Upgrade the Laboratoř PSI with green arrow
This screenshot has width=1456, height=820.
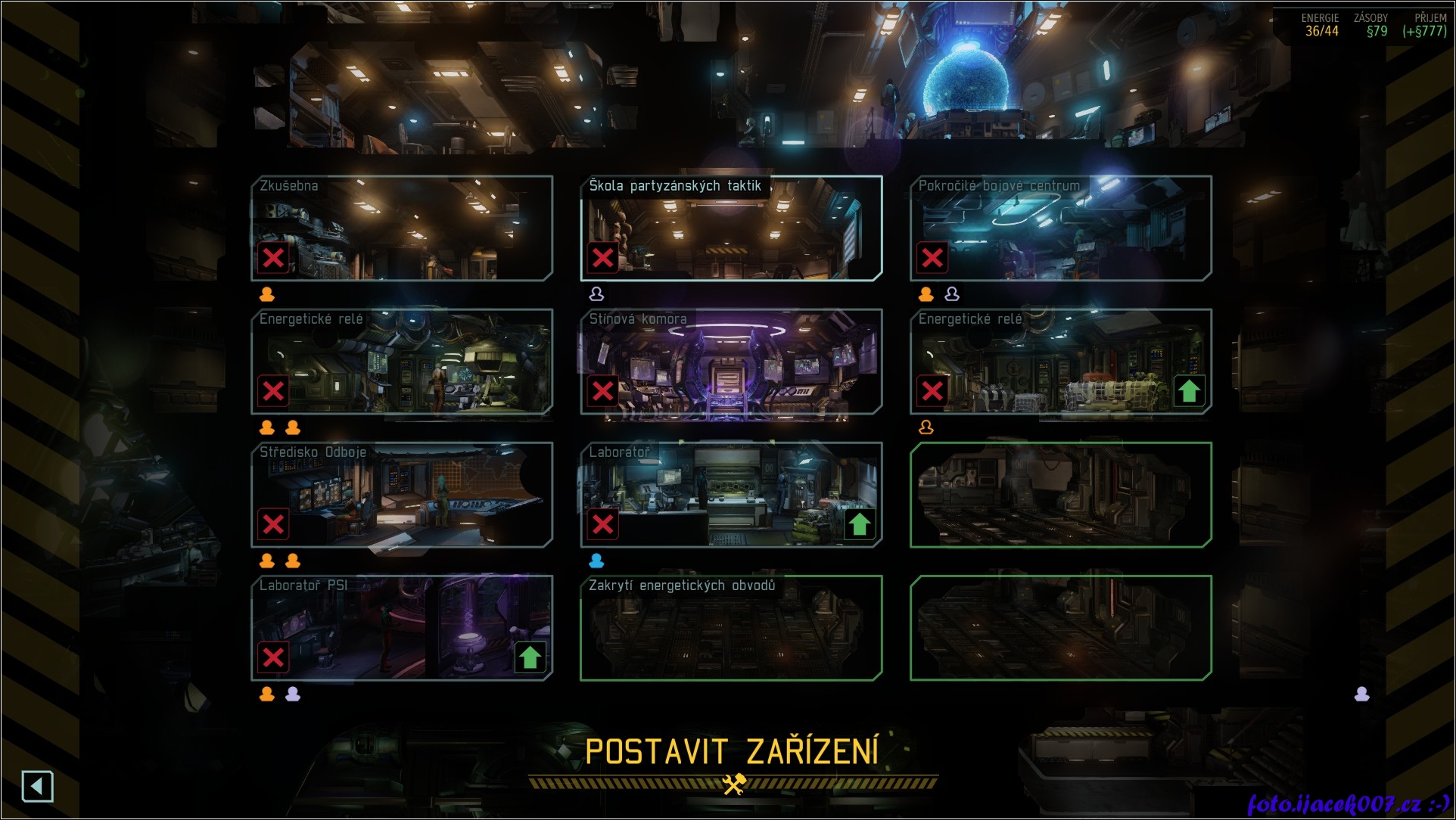(530, 657)
